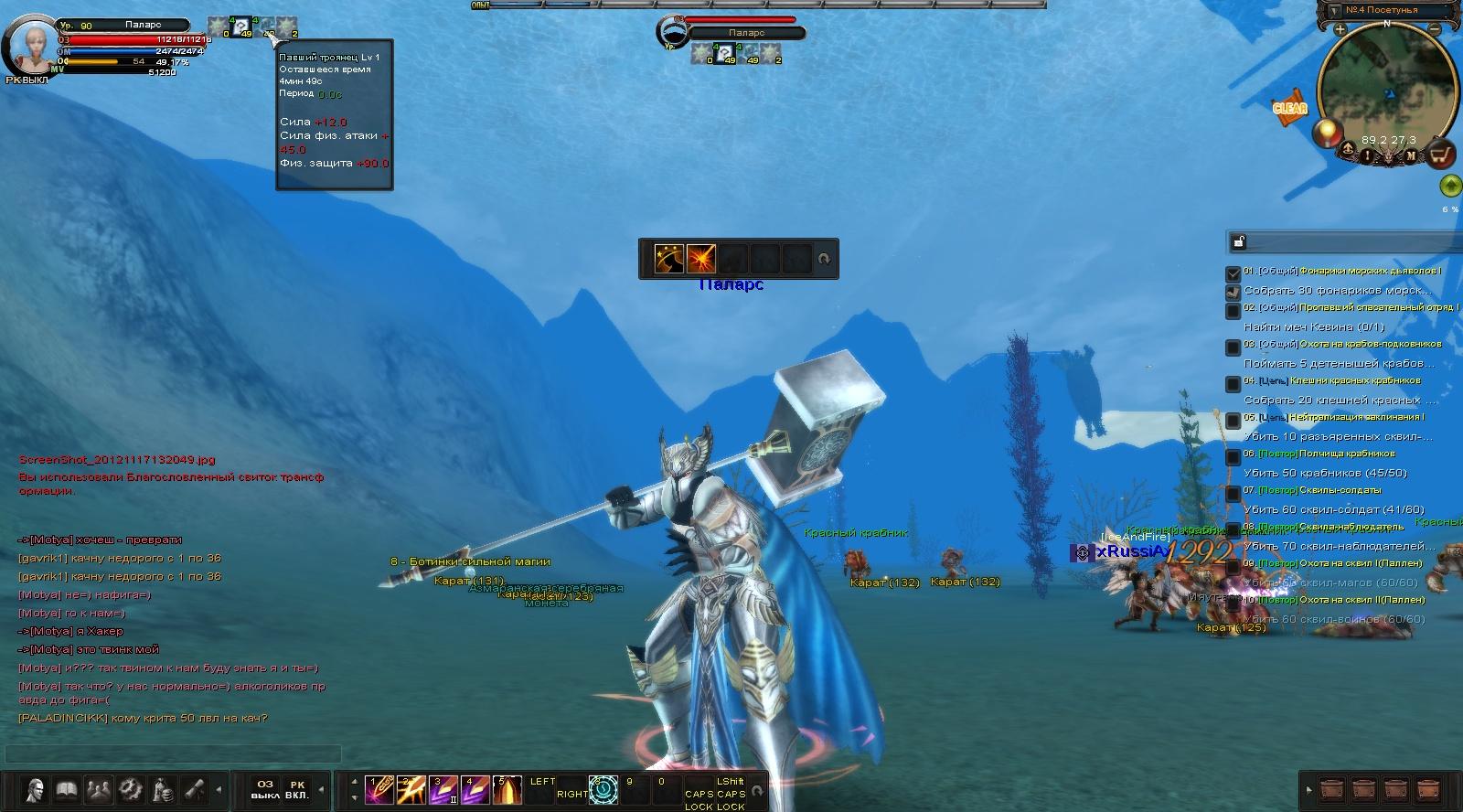Activate the golden slash skill in slot 2
Viewport: 1463px width, 812px height.
point(411,789)
